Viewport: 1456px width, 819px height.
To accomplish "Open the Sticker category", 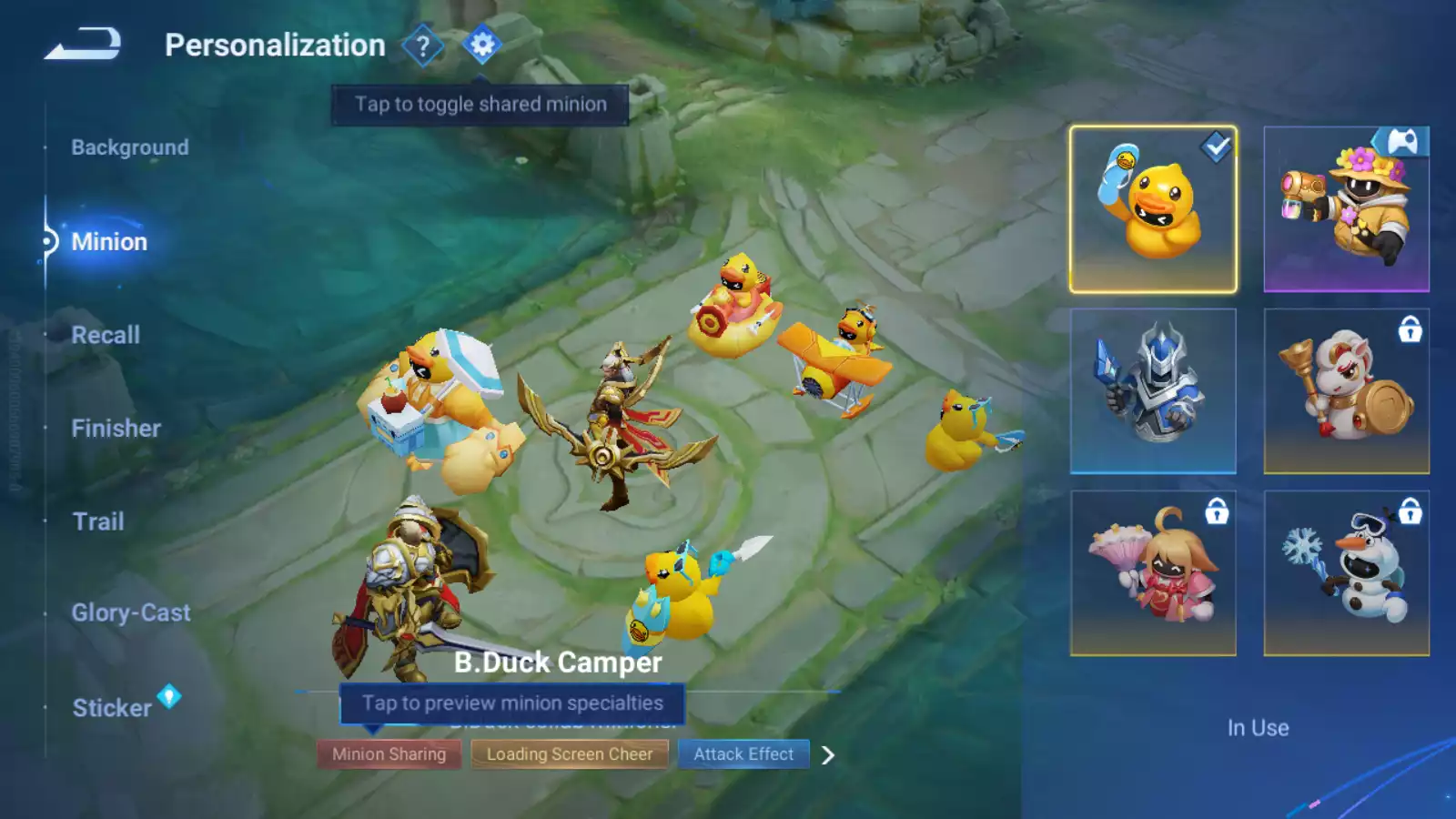I will pos(112,708).
